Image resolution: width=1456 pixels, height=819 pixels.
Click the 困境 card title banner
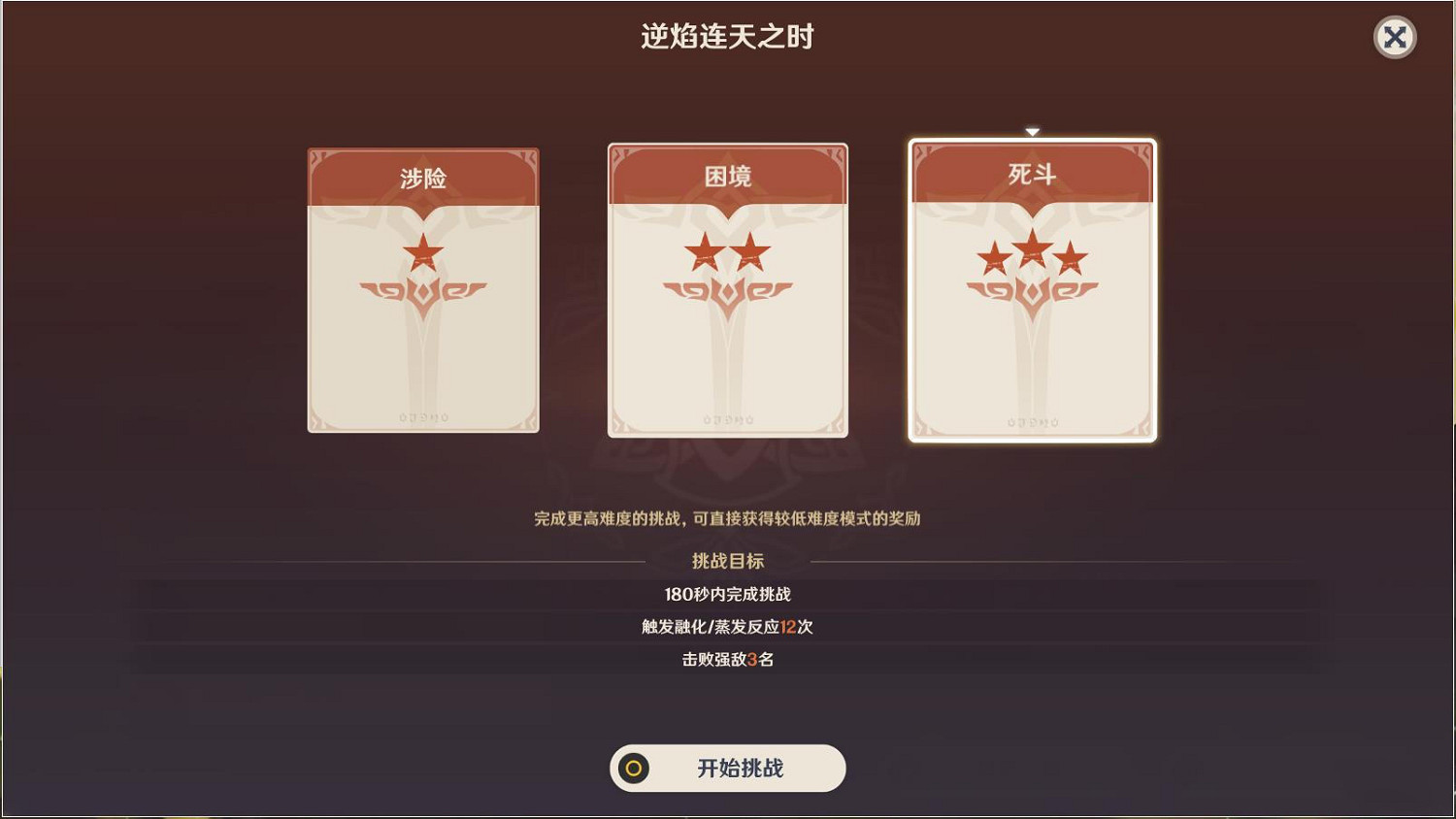click(x=726, y=178)
